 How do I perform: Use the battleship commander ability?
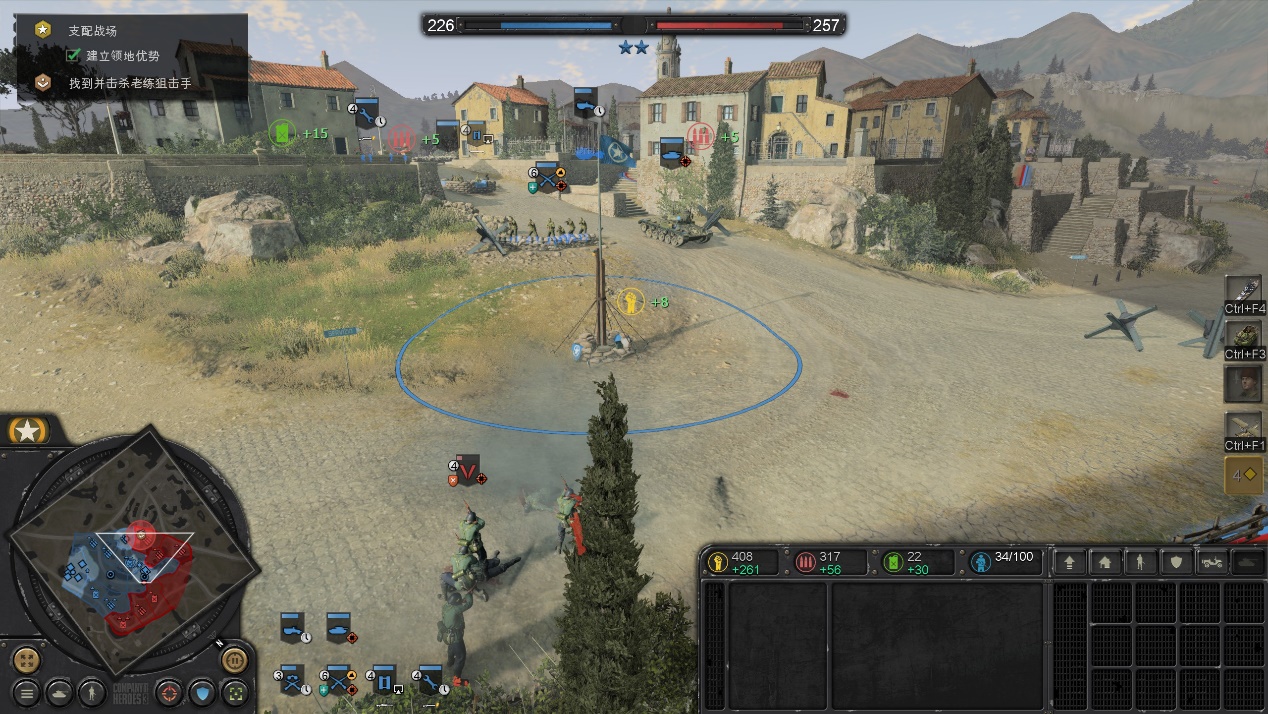pyautogui.click(x=1244, y=289)
